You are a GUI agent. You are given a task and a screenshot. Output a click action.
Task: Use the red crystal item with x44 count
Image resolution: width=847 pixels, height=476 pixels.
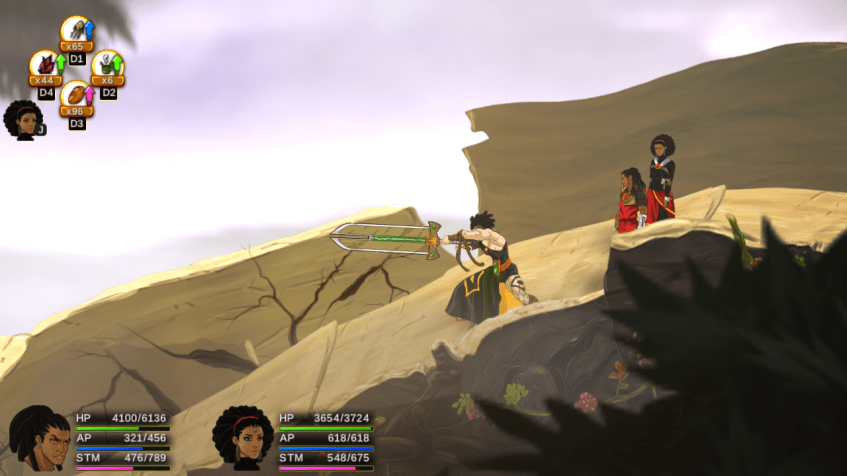(x=45, y=66)
